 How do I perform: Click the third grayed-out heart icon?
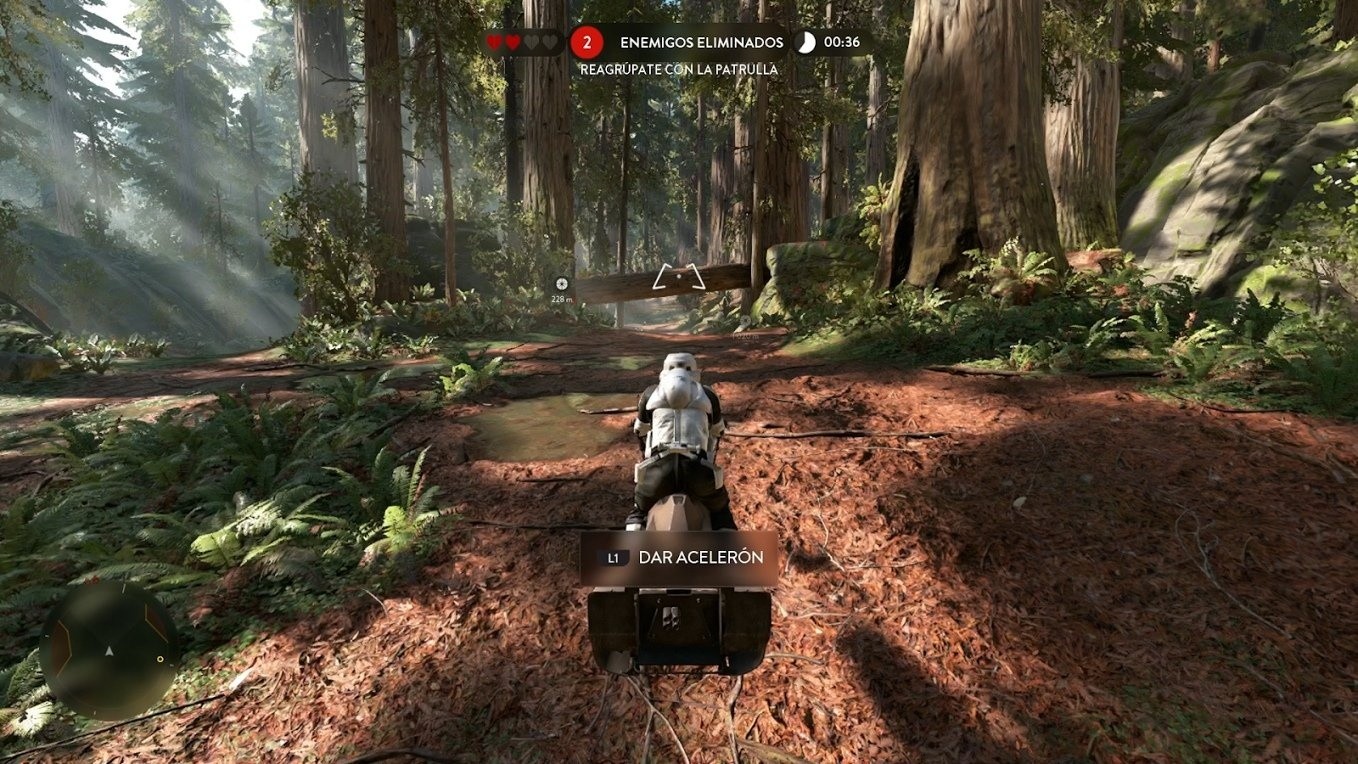(x=531, y=41)
